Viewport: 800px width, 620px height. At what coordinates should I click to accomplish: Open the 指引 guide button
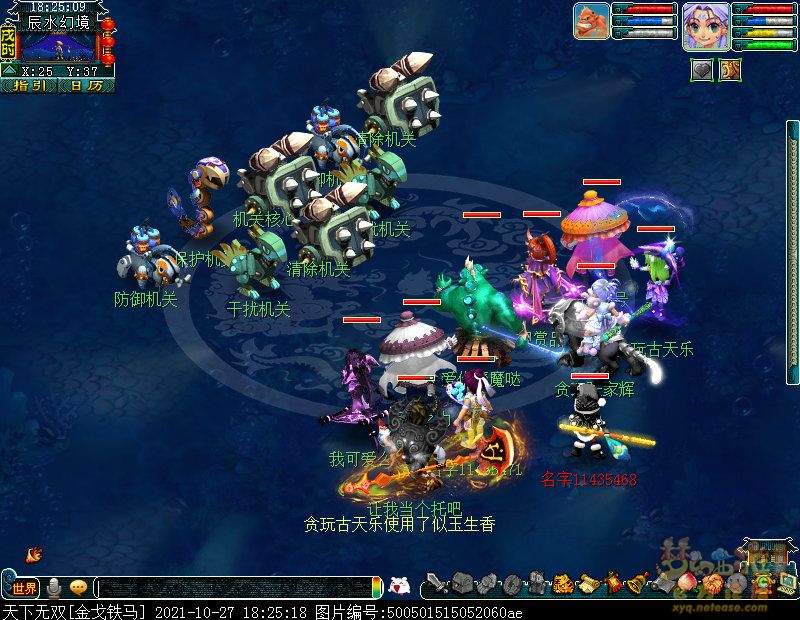point(29,86)
